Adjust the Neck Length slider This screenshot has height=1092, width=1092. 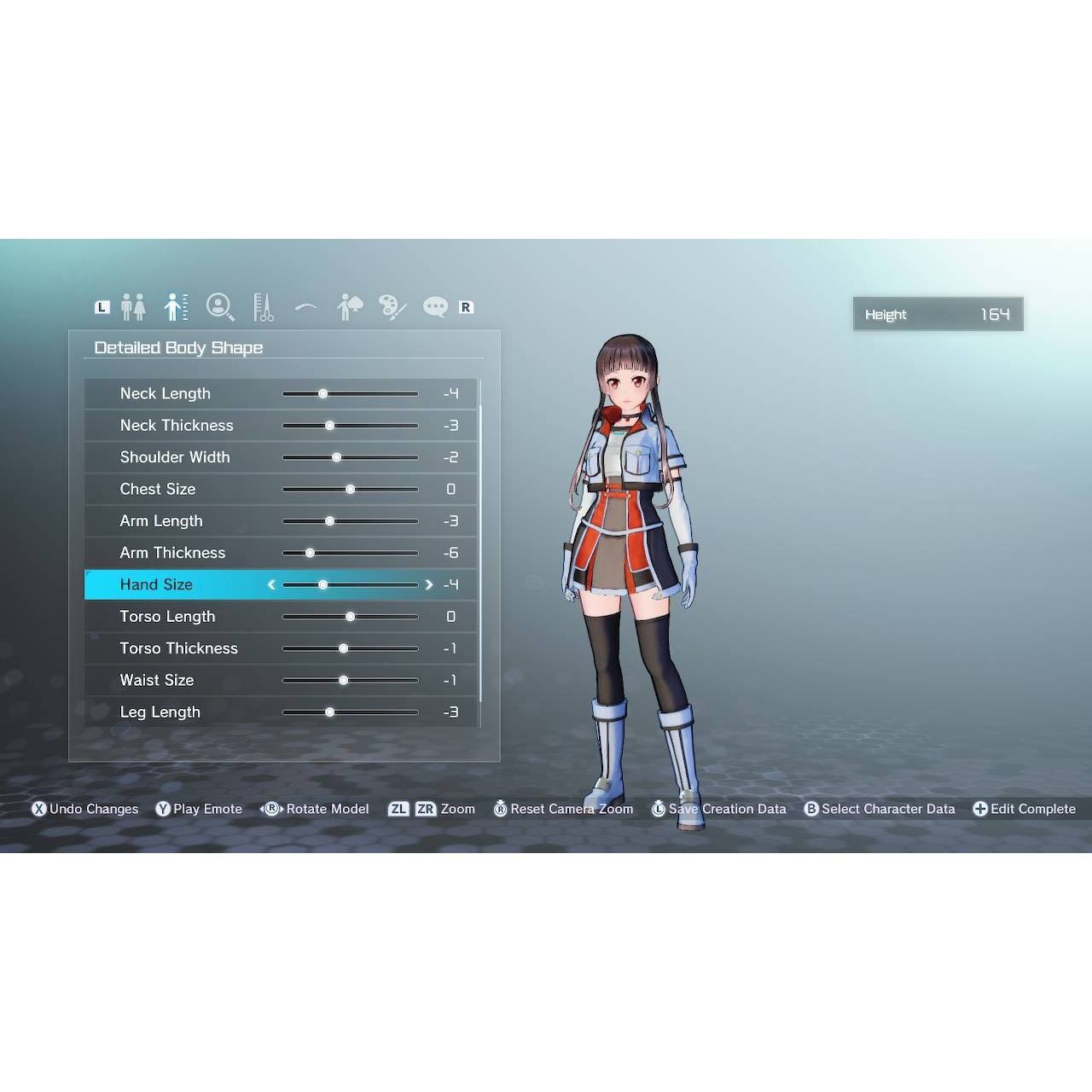click(322, 393)
